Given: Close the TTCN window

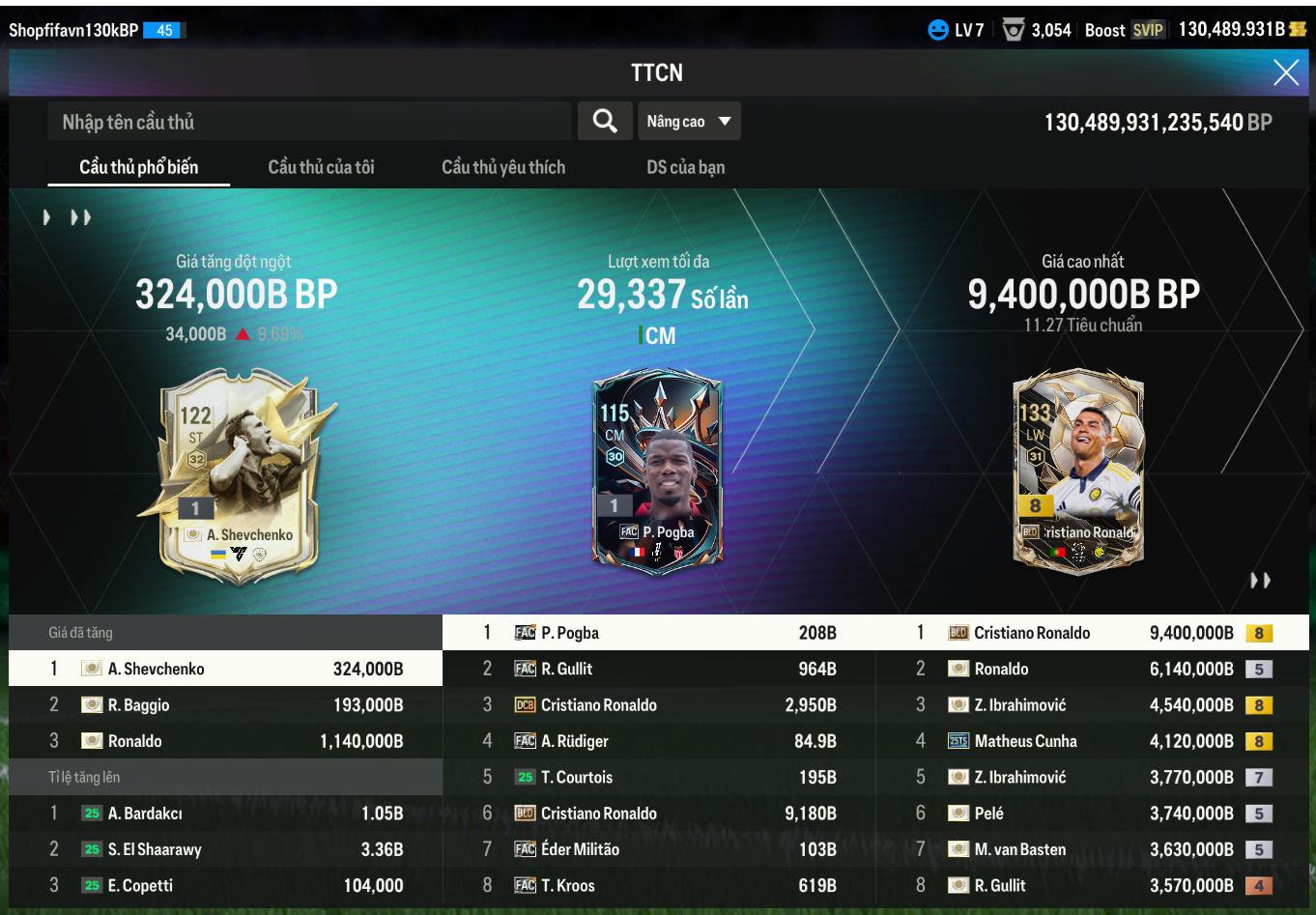Looking at the screenshot, I should click(x=1285, y=72).
